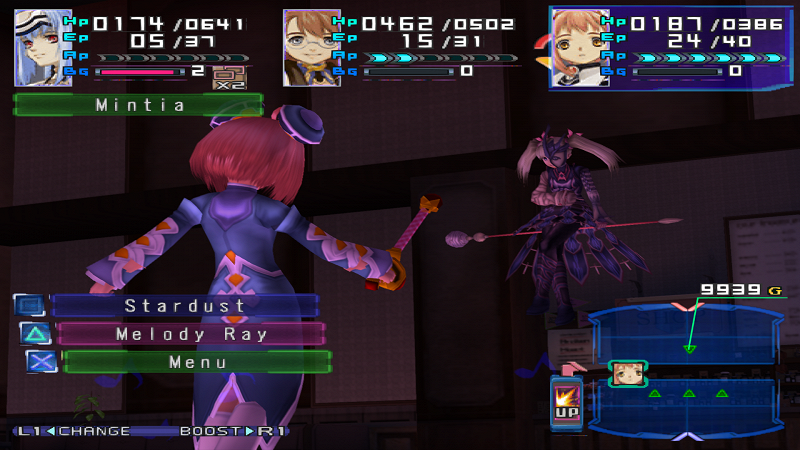Open the battle Menu option
800x450 pixels.
pos(197,362)
